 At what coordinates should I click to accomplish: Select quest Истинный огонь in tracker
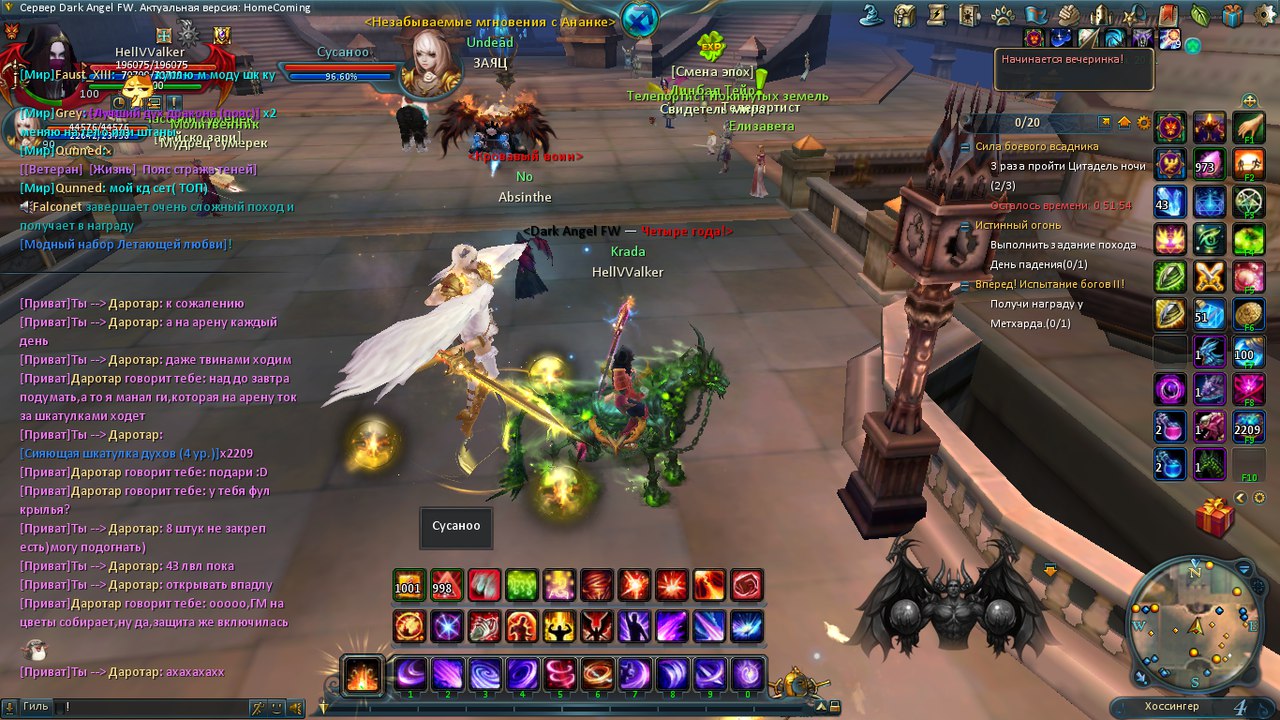tap(1011, 225)
